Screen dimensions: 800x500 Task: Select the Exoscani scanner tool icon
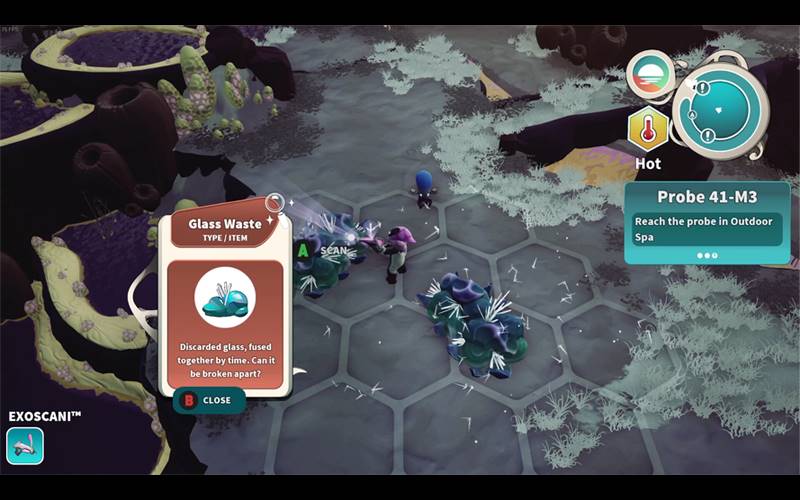(25, 446)
